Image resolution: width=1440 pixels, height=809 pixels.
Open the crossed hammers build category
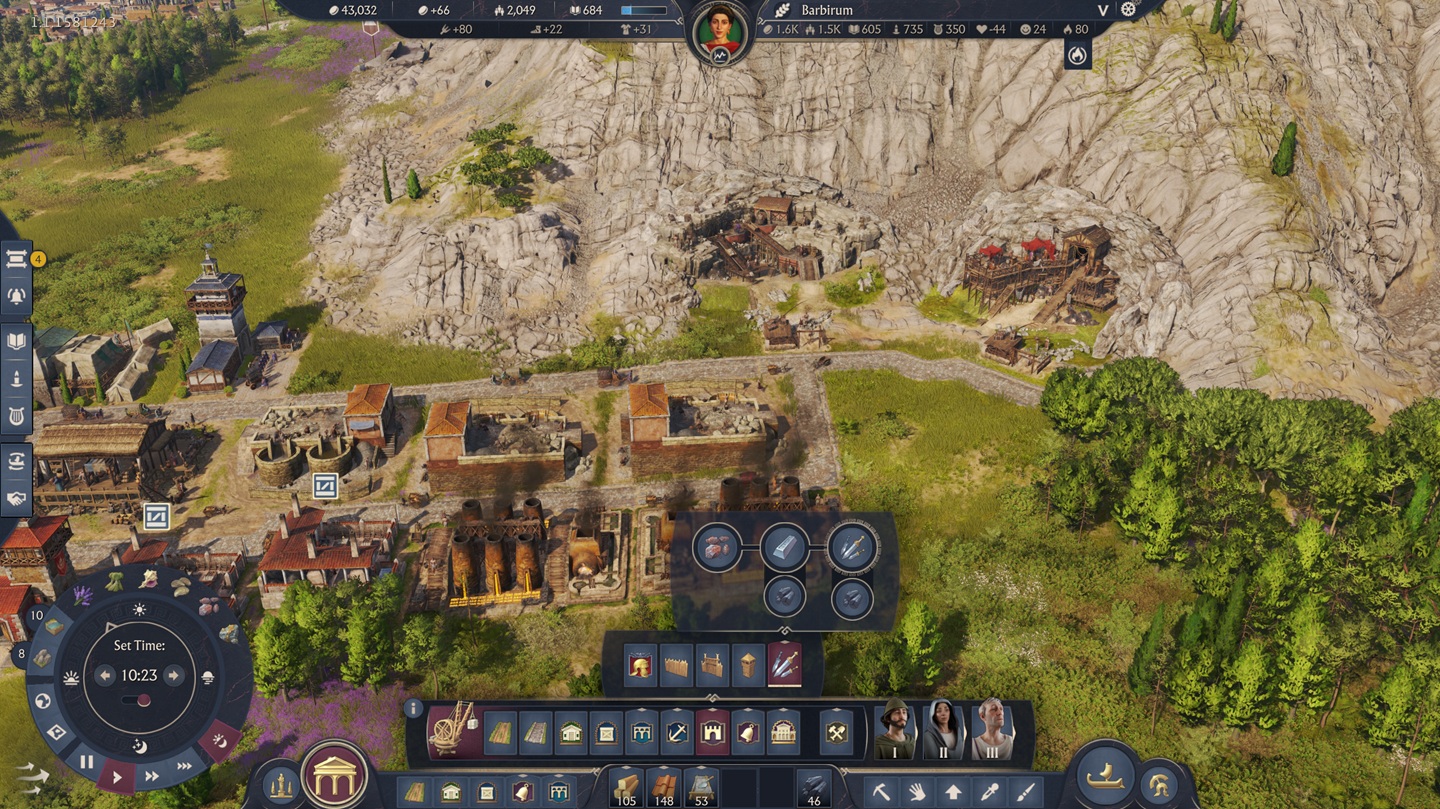[x=836, y=734]
